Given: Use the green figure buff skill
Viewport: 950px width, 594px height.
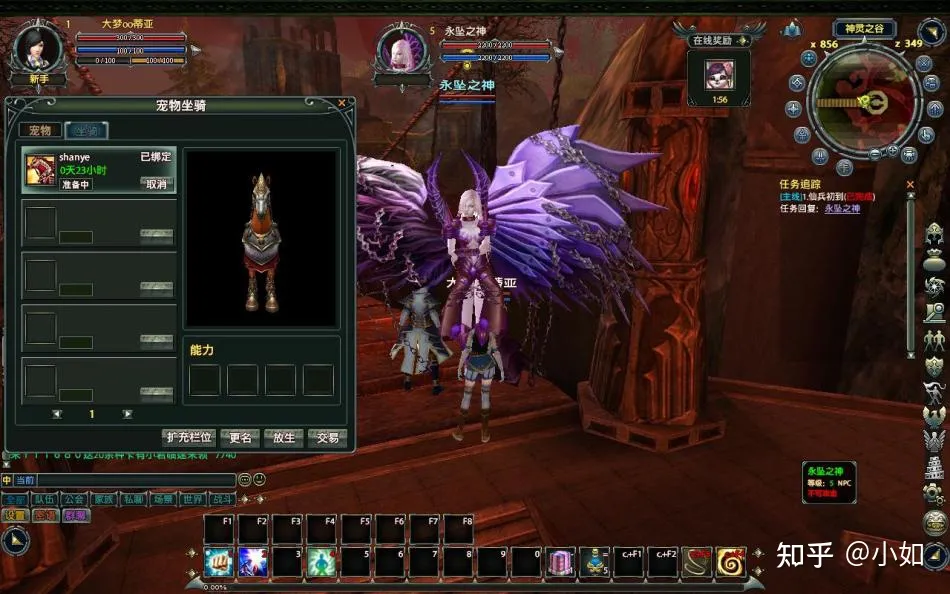Looking at the screenshot, I should click(320, 561).
